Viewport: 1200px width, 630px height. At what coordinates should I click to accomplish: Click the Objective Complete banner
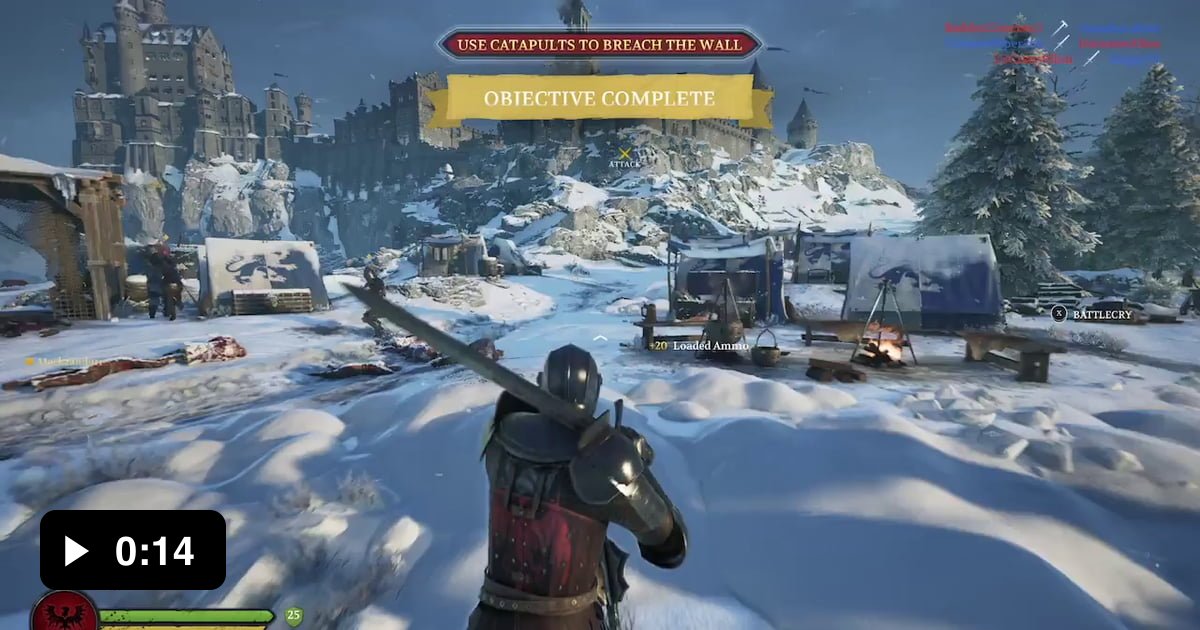click(599, 99)
